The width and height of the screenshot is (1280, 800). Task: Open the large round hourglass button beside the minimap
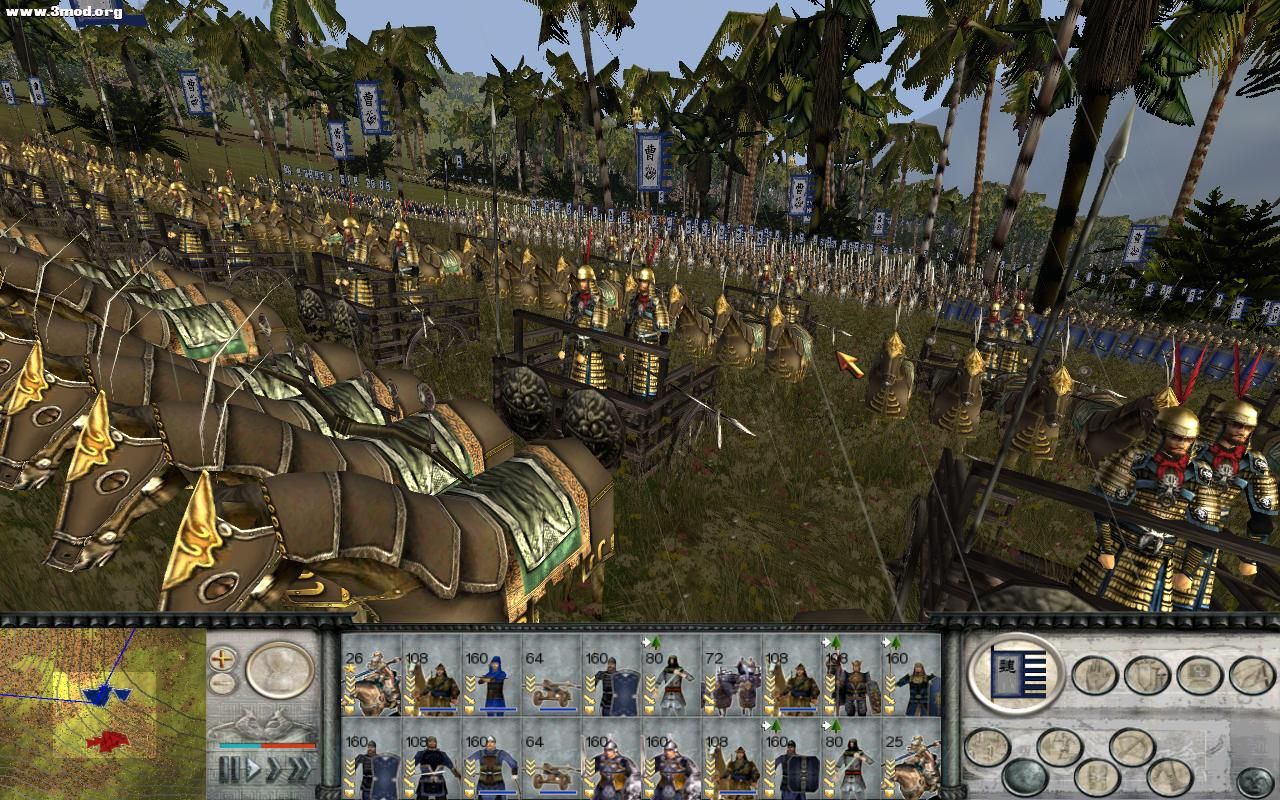coord(279,669)
